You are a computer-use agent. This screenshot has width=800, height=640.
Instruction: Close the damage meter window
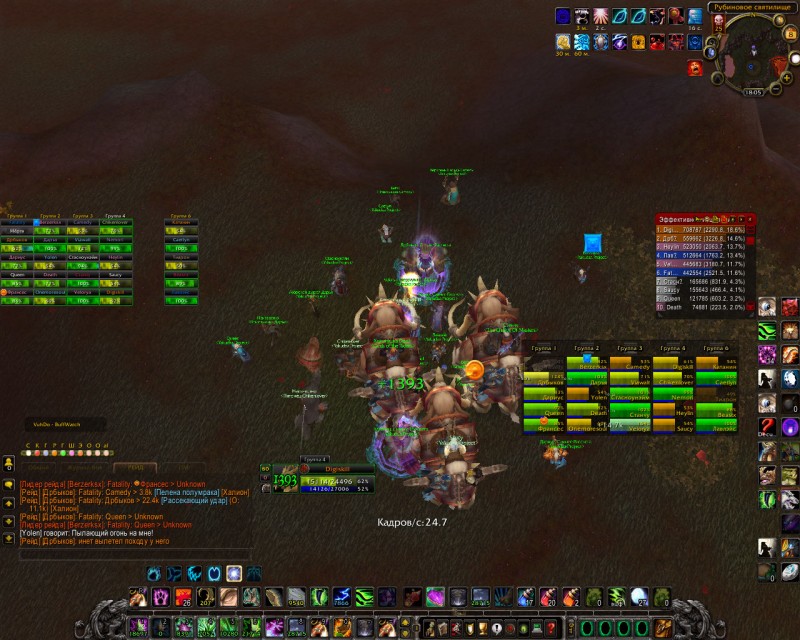[750, 218]
